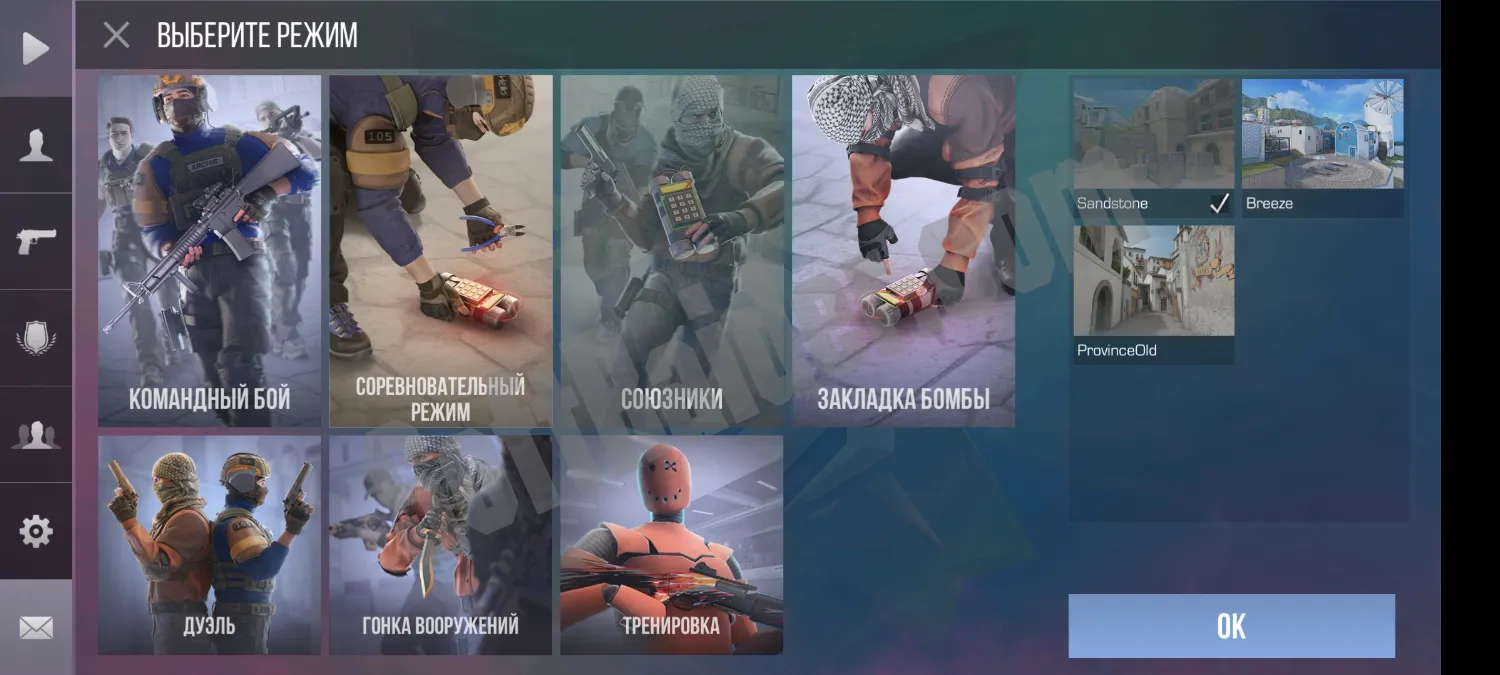Select the Закладка бомбы mode
The height and width of the screenshot is (675, 1500).
point(903,250)
